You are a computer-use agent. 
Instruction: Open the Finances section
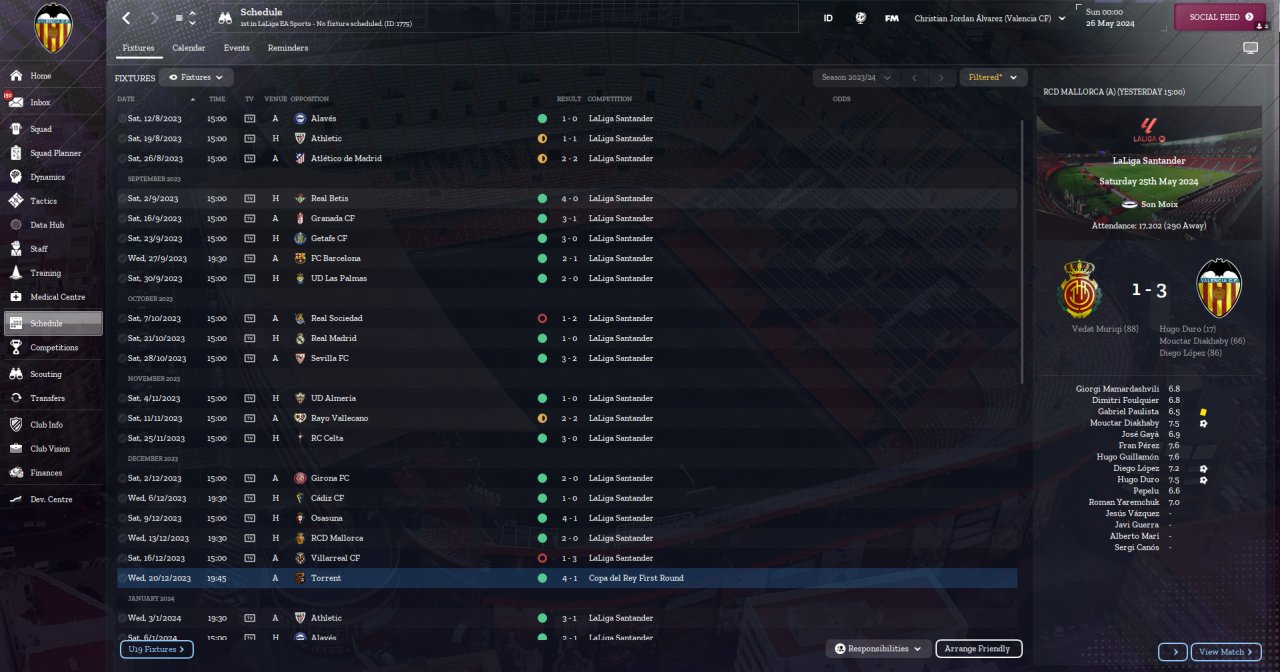click(x=46, y=473)
